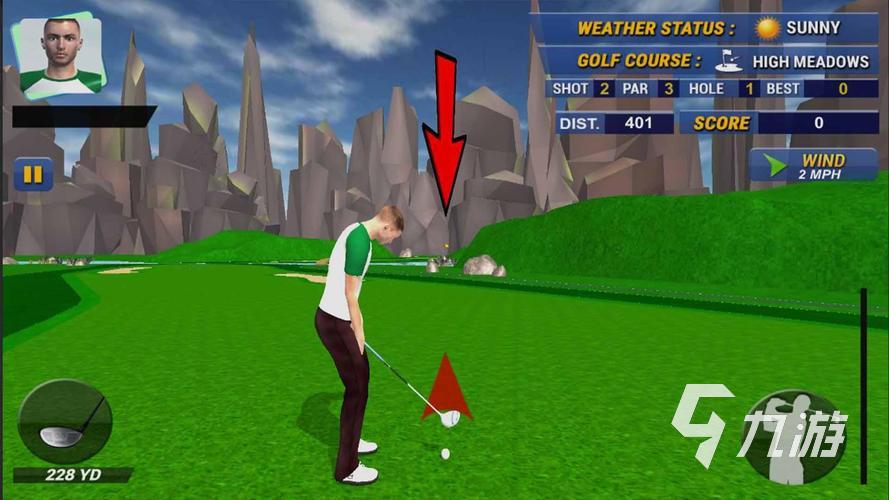This screenshot has height=500, width=889.
Task: Pause the game with the orange button
Action: tap(33, 175)
